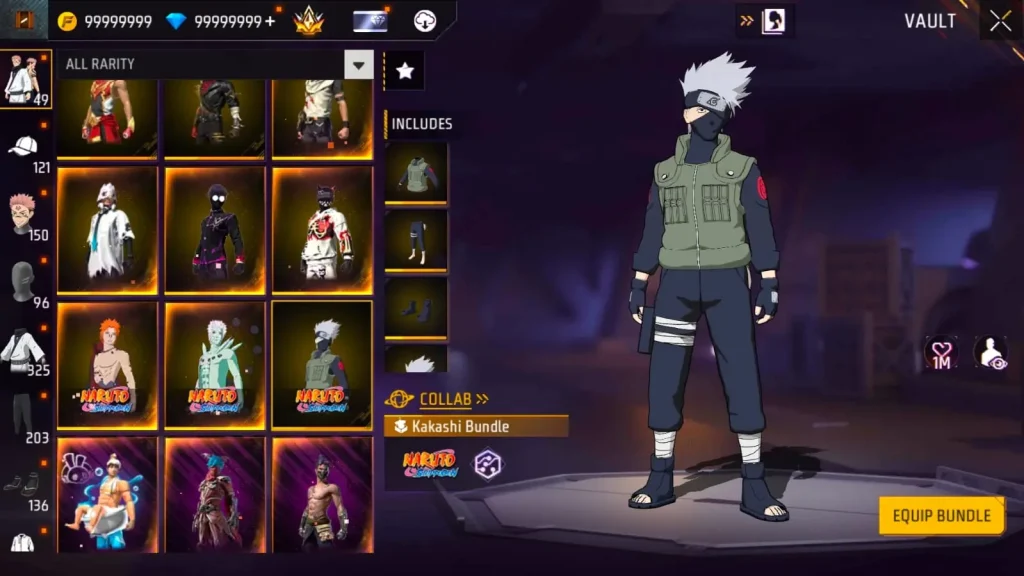View the dark pants included item
Image resolution: width=1024 pixels, height=576 pixels.
416,240
